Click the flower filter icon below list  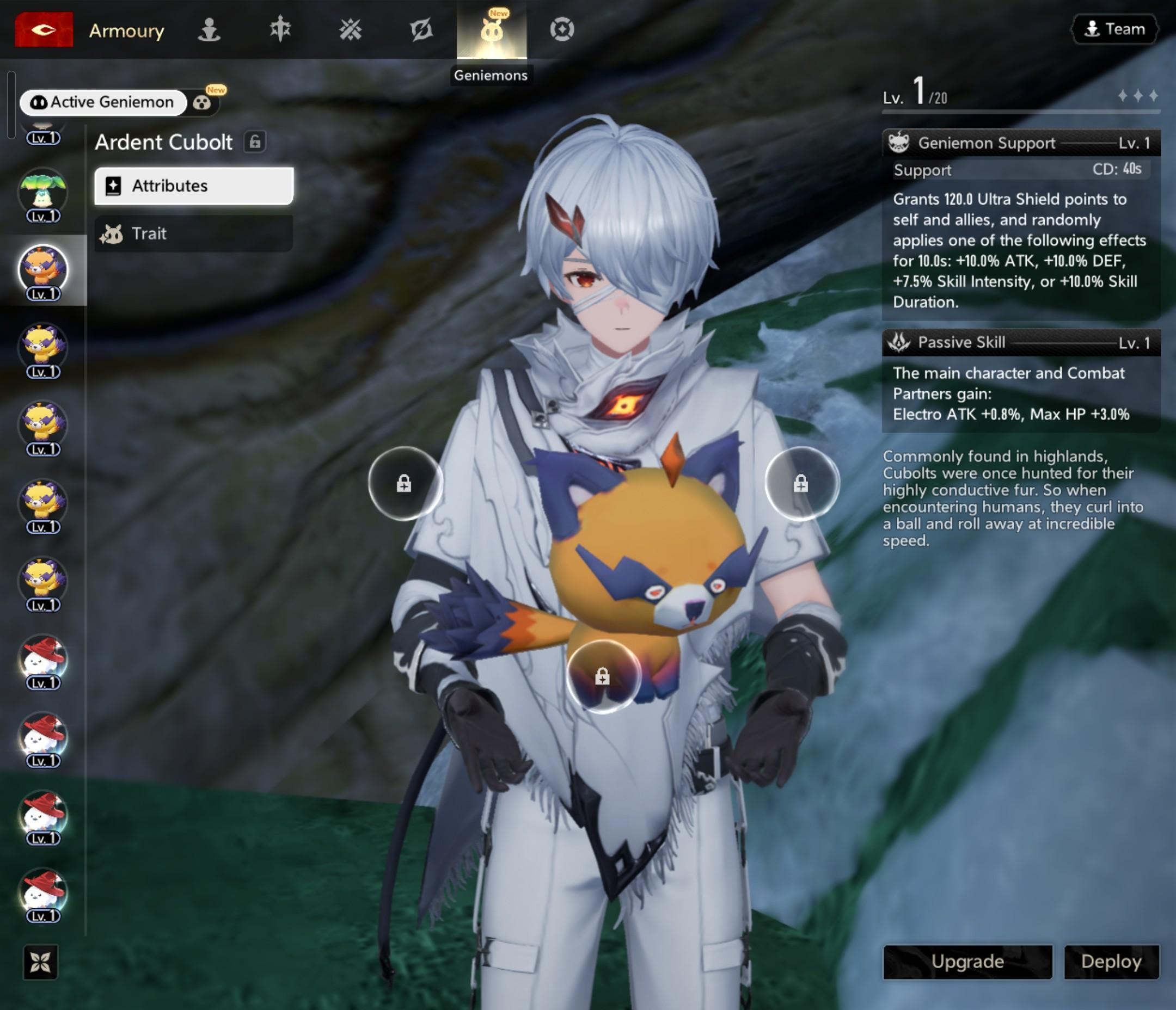pos(40,962)
